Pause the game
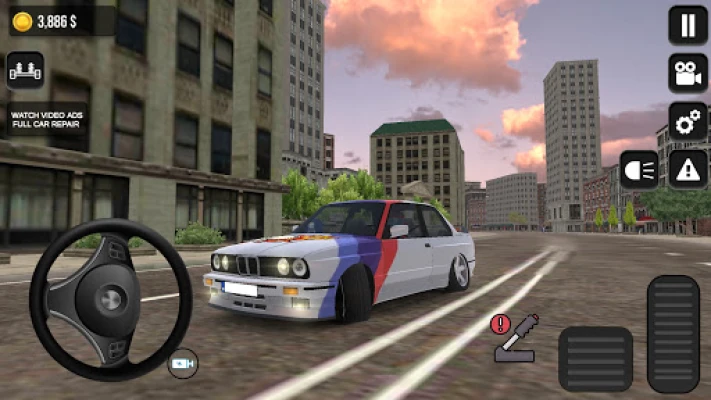 687,25
